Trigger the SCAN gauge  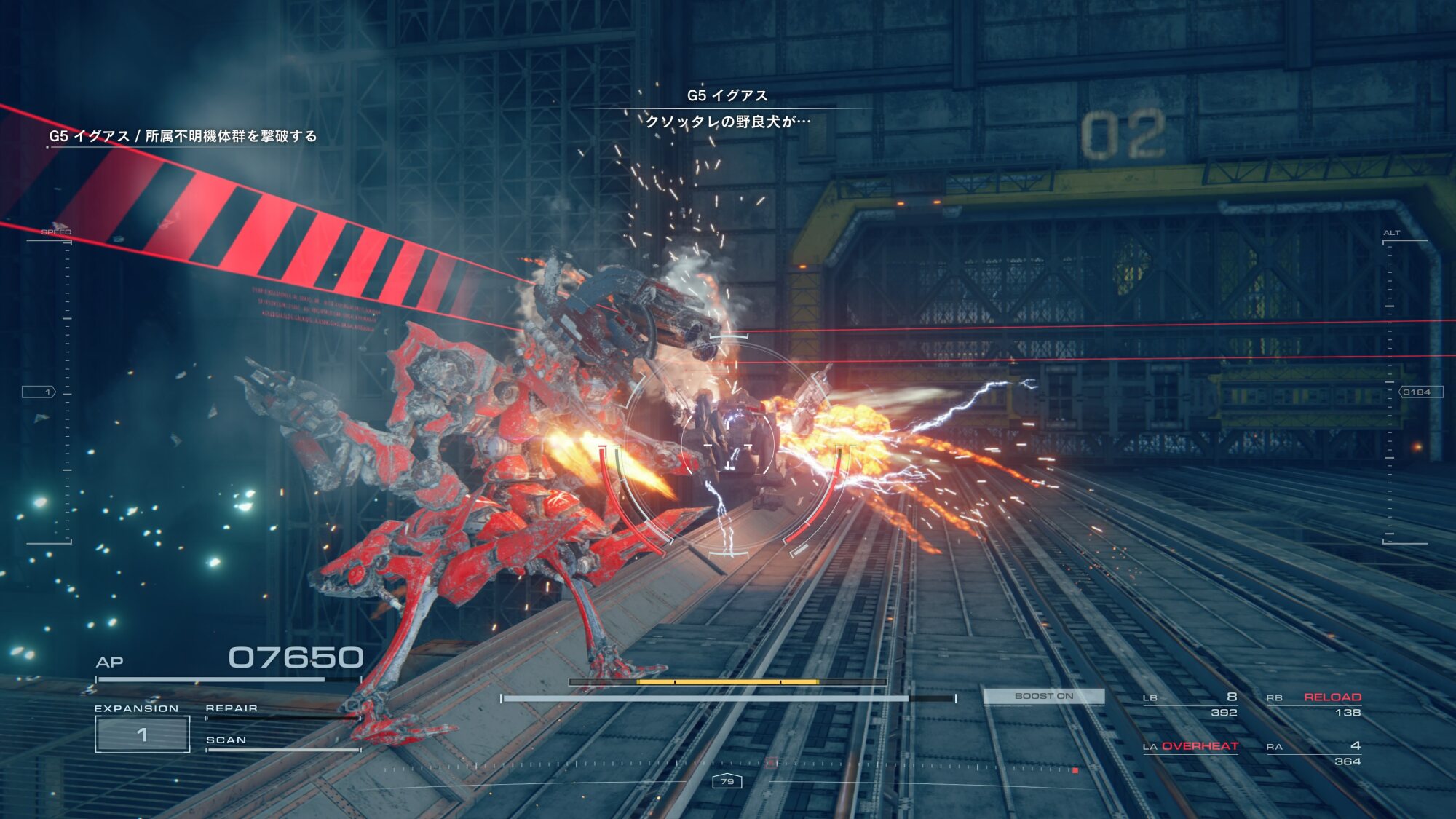click(x=282, y=745)
